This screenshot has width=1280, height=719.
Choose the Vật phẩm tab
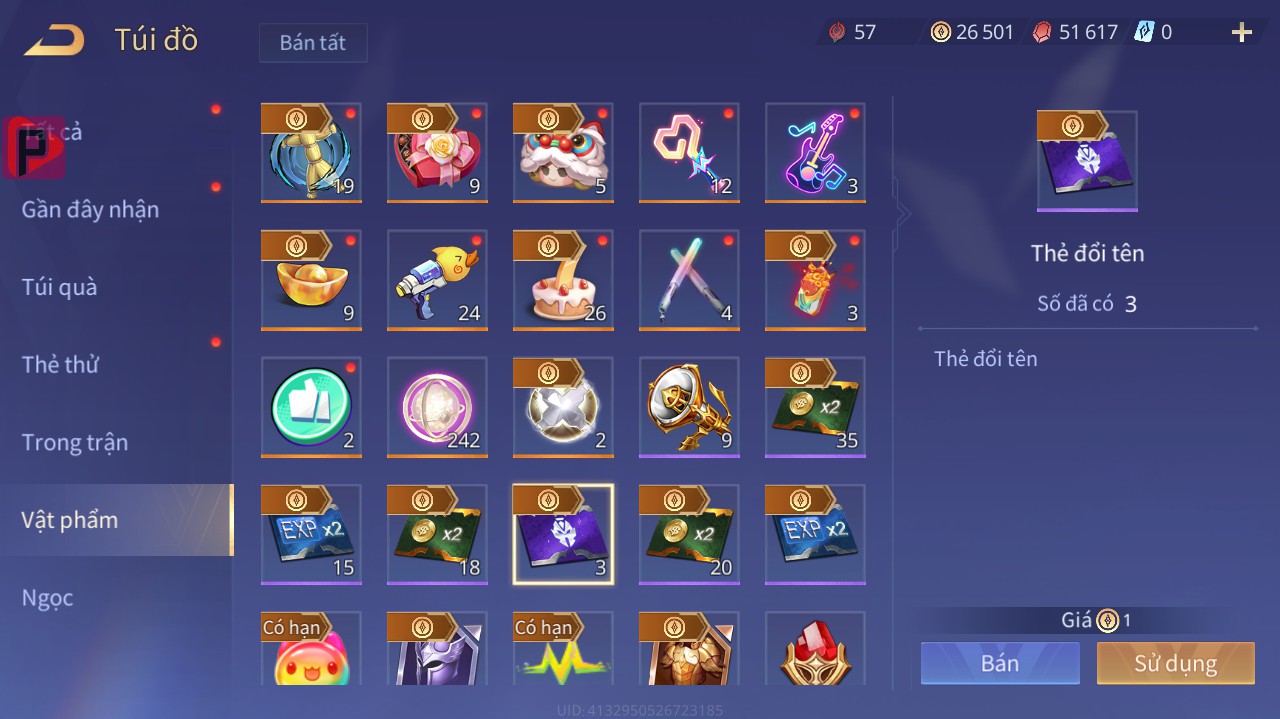tap(70, 520)
